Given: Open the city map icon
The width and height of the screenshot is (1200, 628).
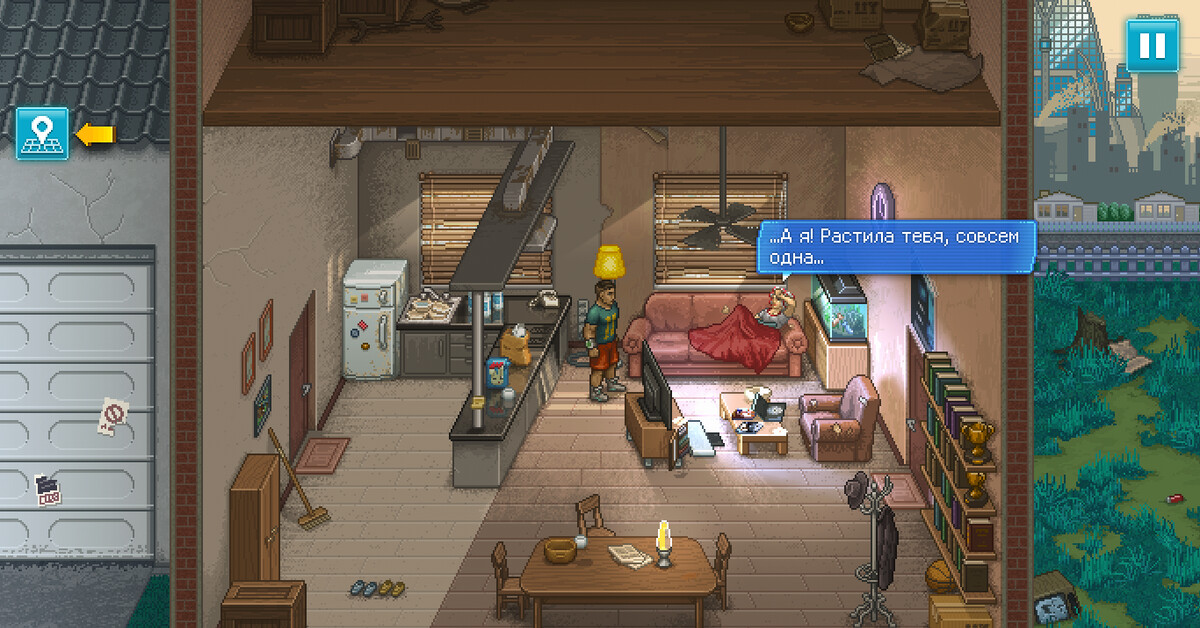Looking at the screenshot, I should (x=42, y=134).
